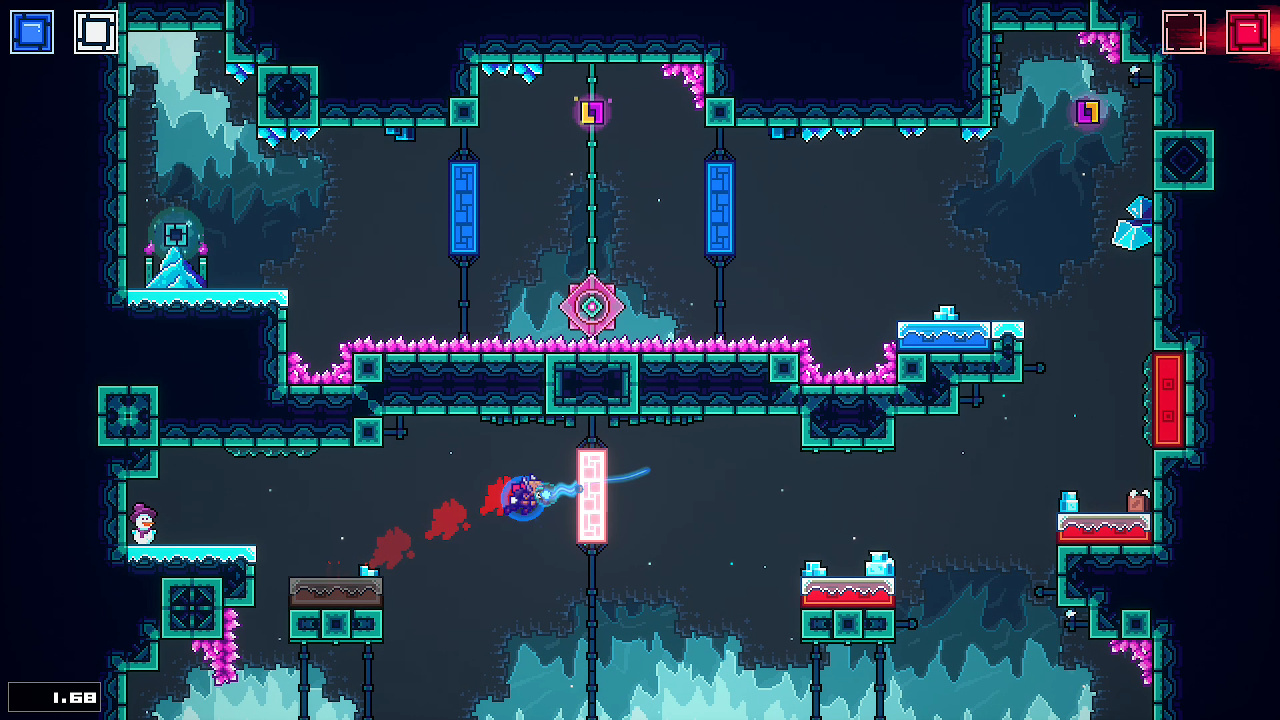Click the filled red square life icon
The height and width of the screenshot is (720, 1280).
1247,31
